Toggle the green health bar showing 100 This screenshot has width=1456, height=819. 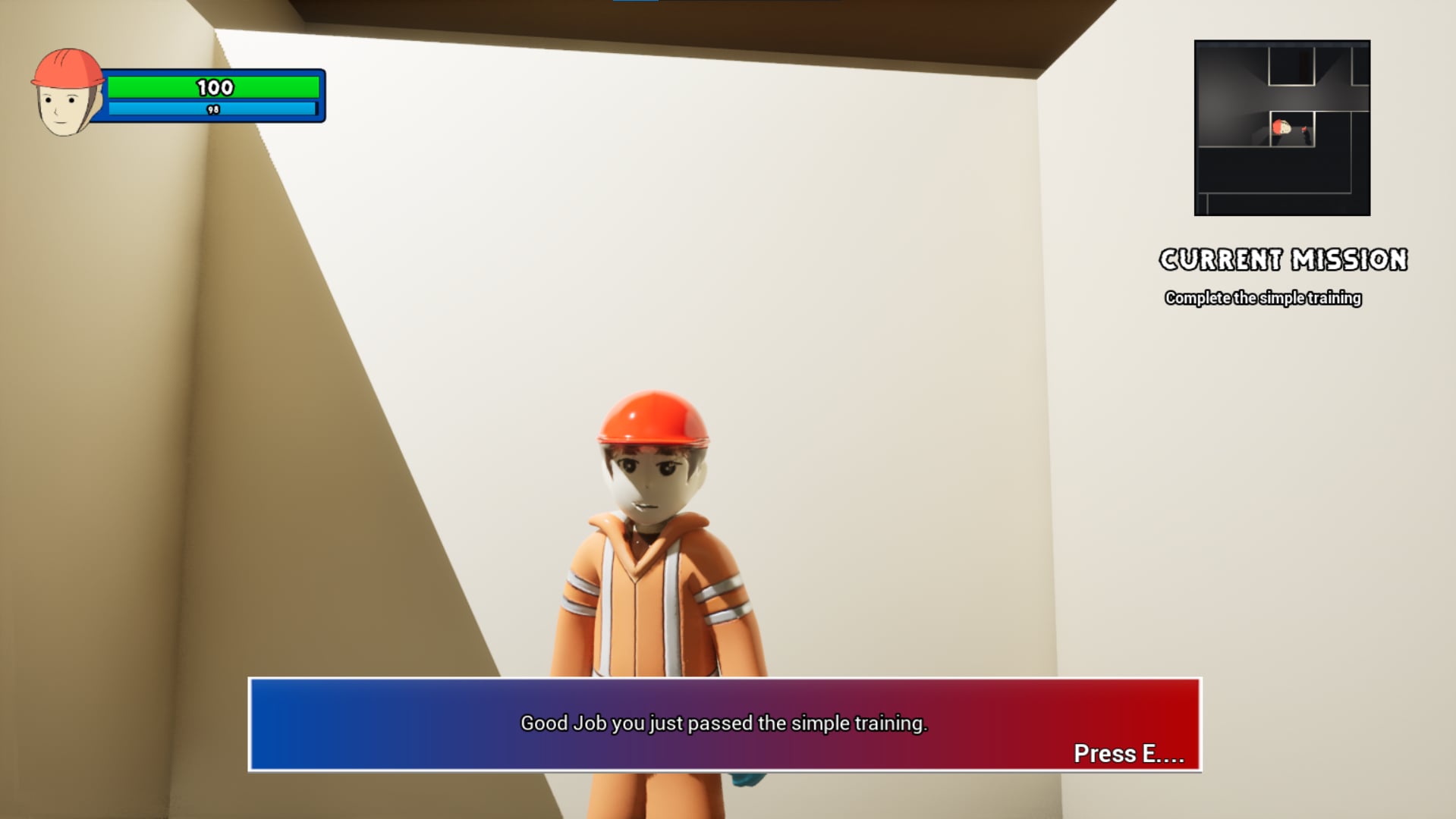215,88
